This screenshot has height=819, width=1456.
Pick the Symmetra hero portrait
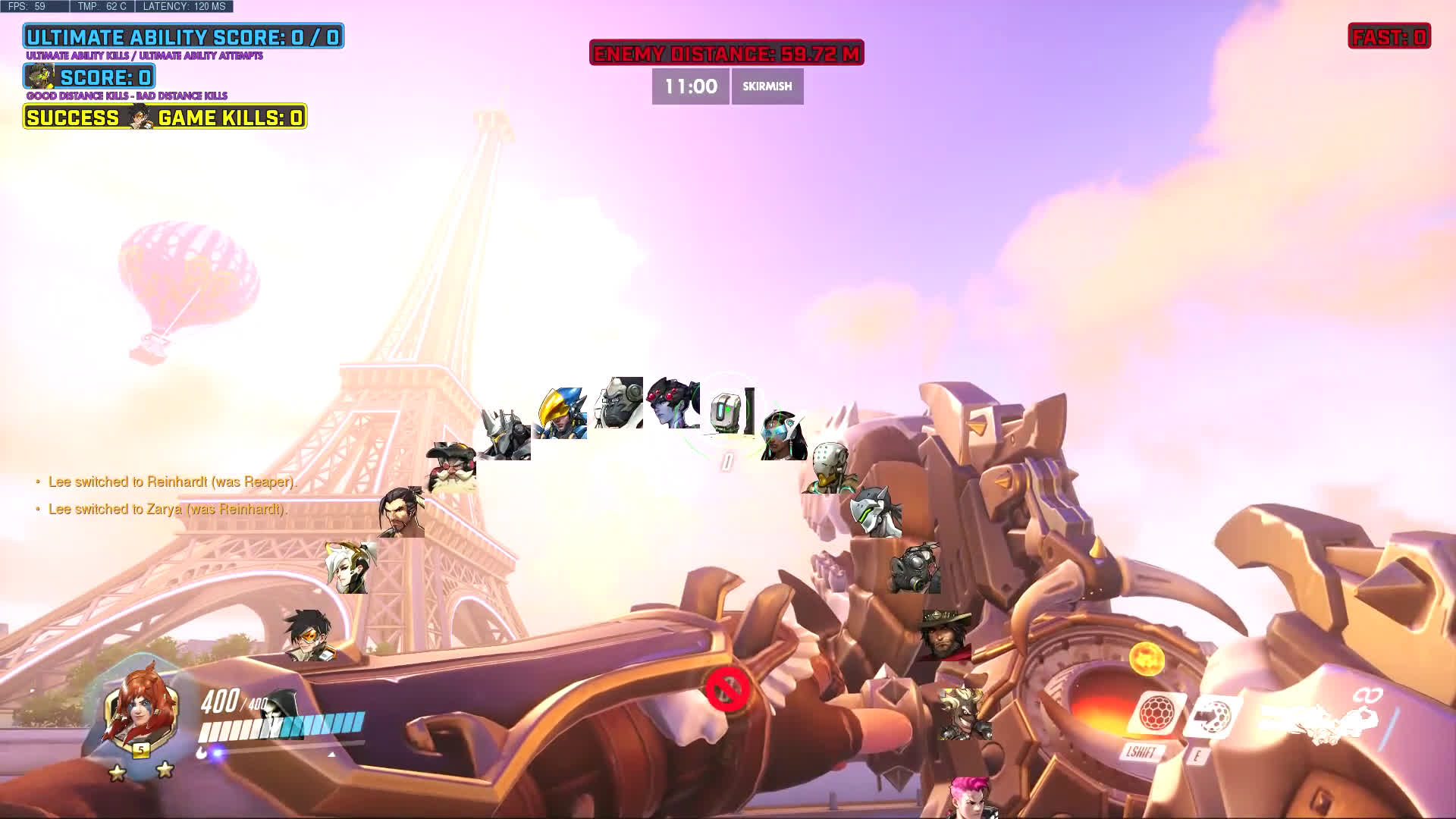784,435
